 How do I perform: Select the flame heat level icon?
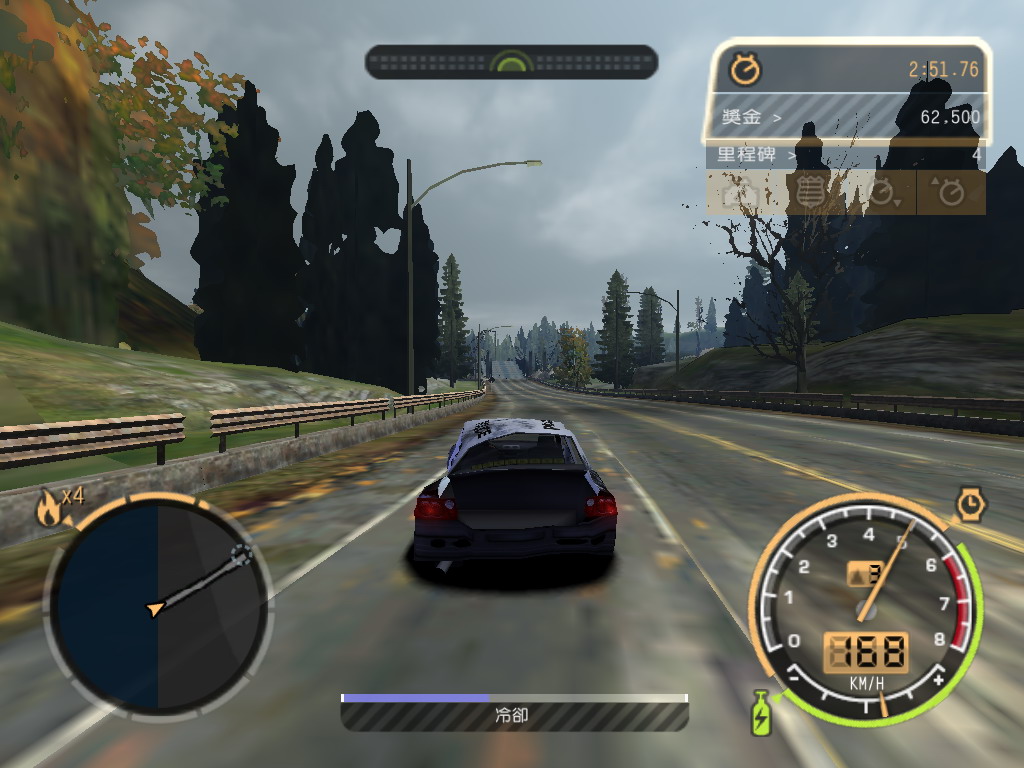pyautogui.click(x=47, y=509)
